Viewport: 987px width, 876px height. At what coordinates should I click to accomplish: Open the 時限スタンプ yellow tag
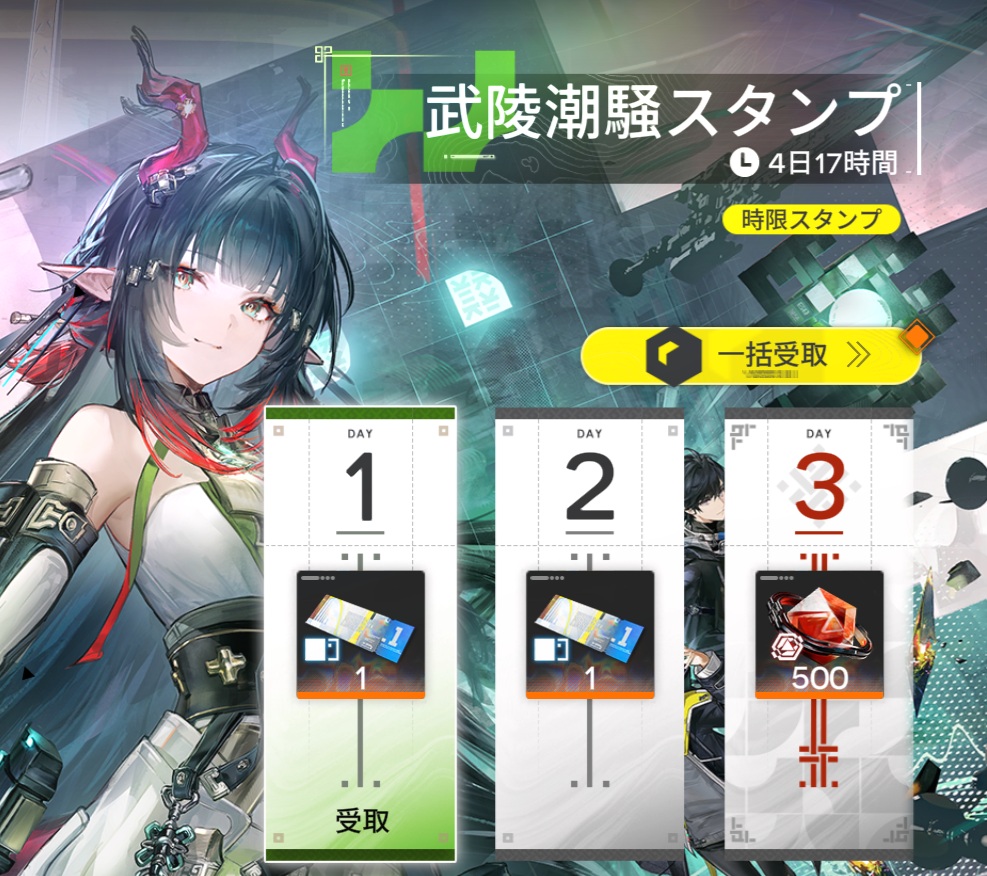pyautogui.click(x=810, y=219)
